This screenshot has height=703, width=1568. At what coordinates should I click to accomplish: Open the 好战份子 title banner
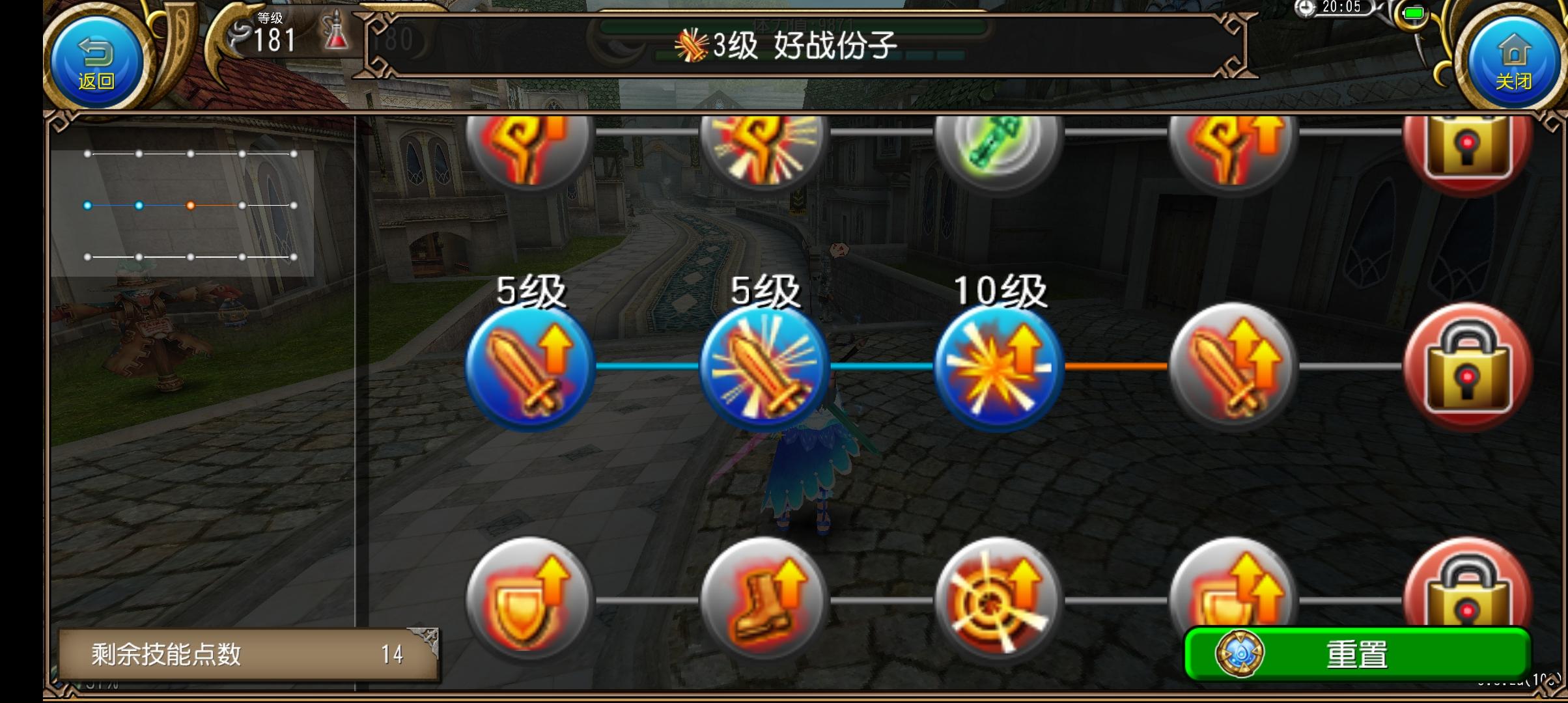[781, 46]
